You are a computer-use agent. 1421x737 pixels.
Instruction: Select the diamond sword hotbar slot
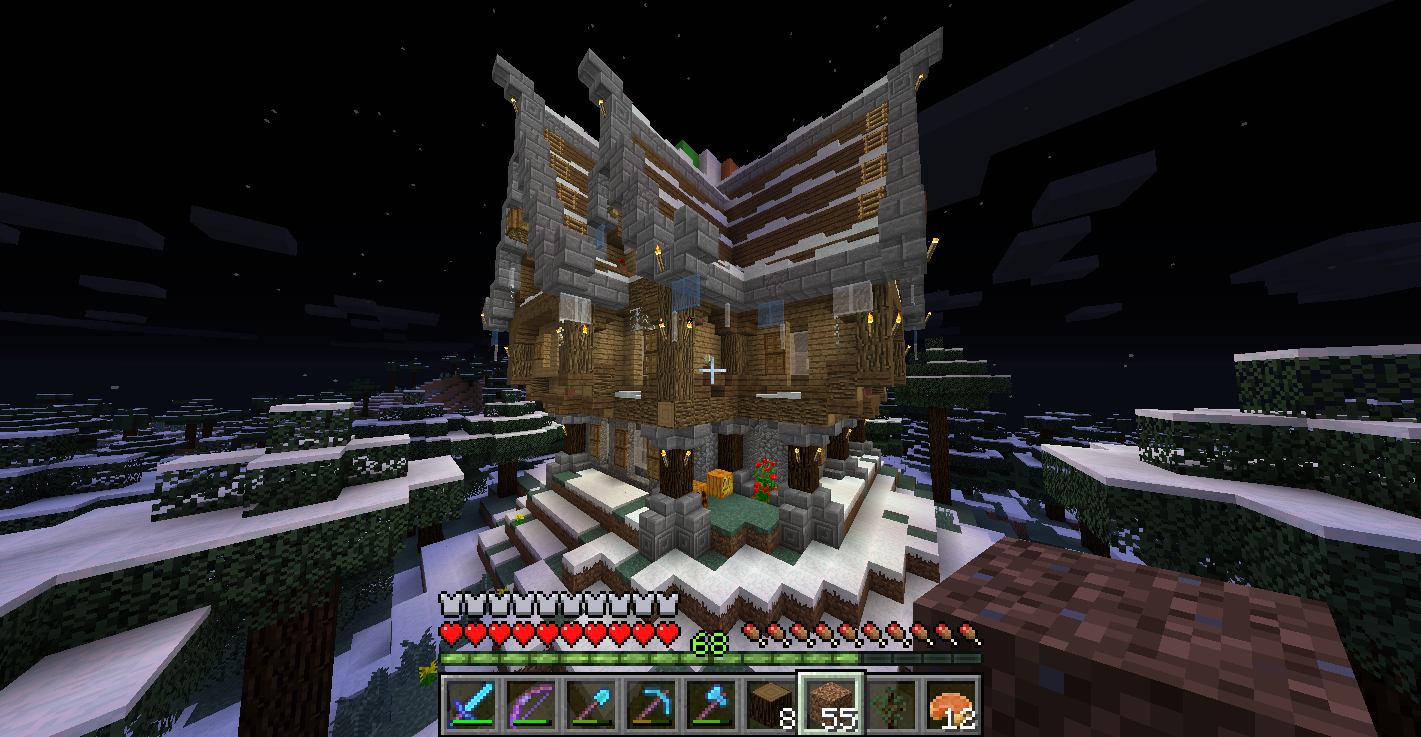click(470, 703)
